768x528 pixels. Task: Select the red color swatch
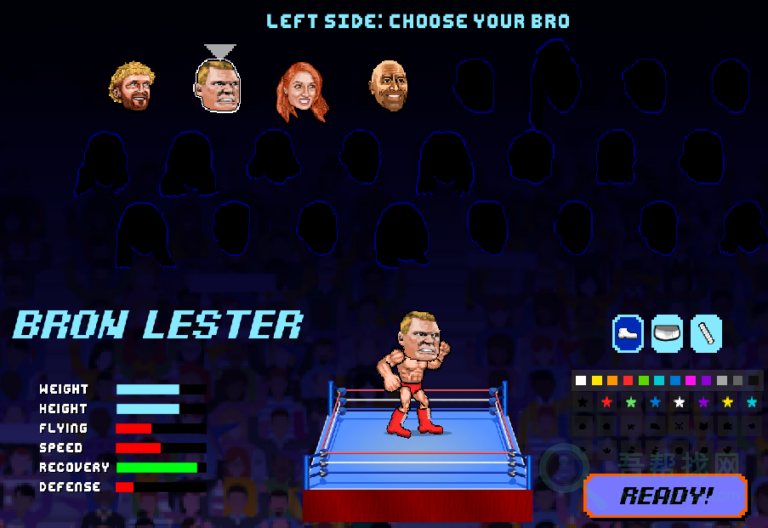(x=628, y=380)
